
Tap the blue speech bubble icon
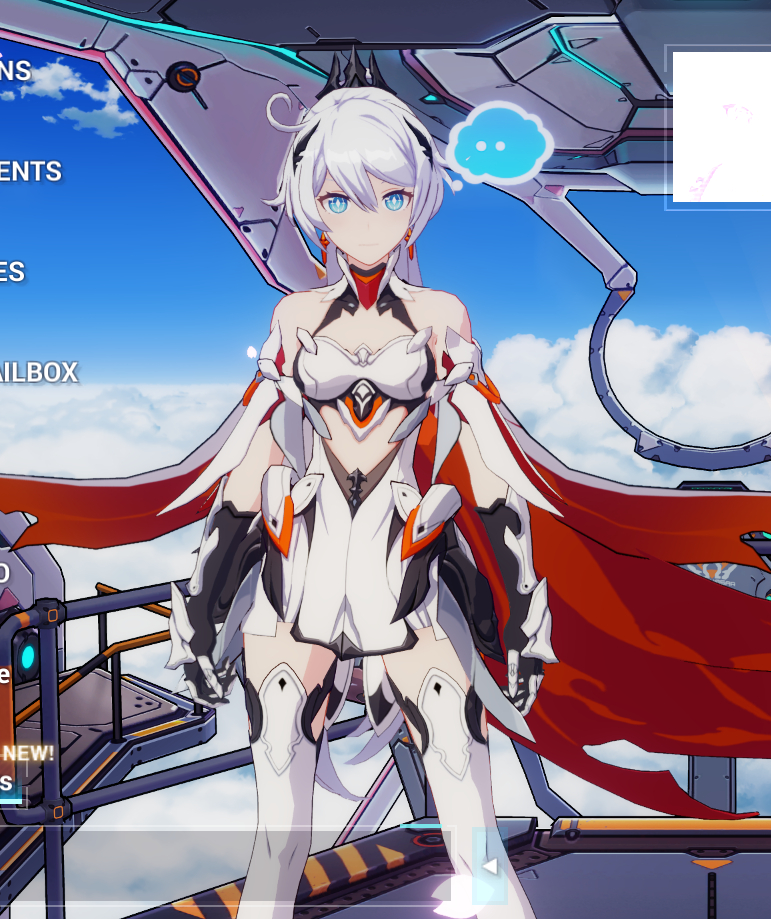tap(499, 146)
